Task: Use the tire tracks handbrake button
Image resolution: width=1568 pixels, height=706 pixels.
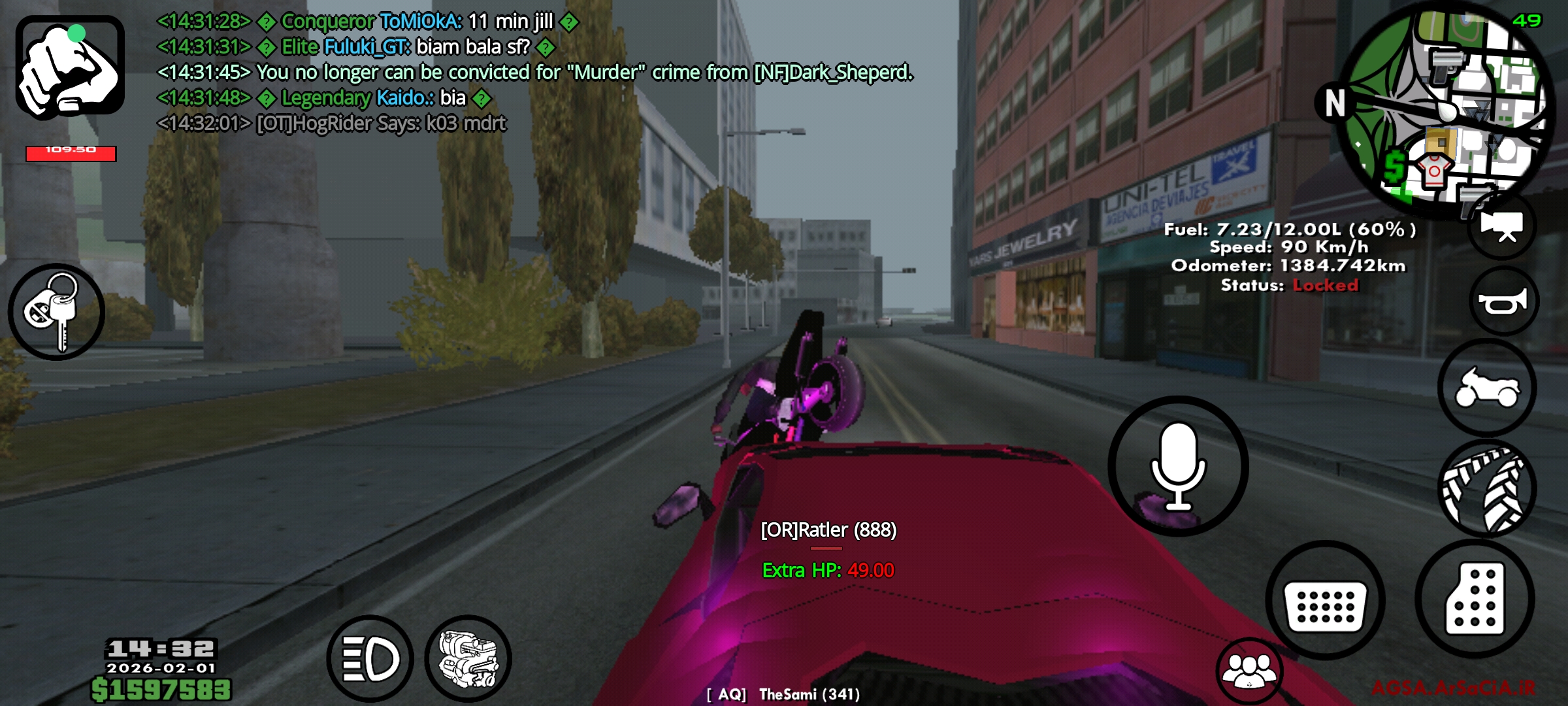Action: pyautogui.click(x=1488, y=489)
